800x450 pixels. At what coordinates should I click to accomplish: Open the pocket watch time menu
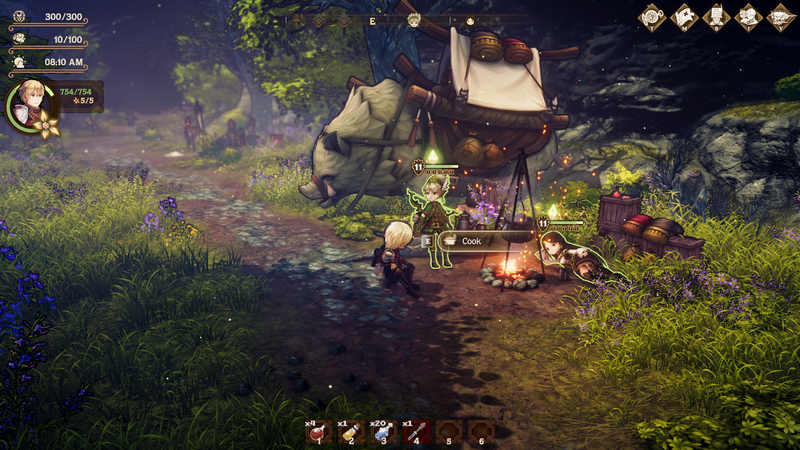pyautogui.click(x=652, y=17)
